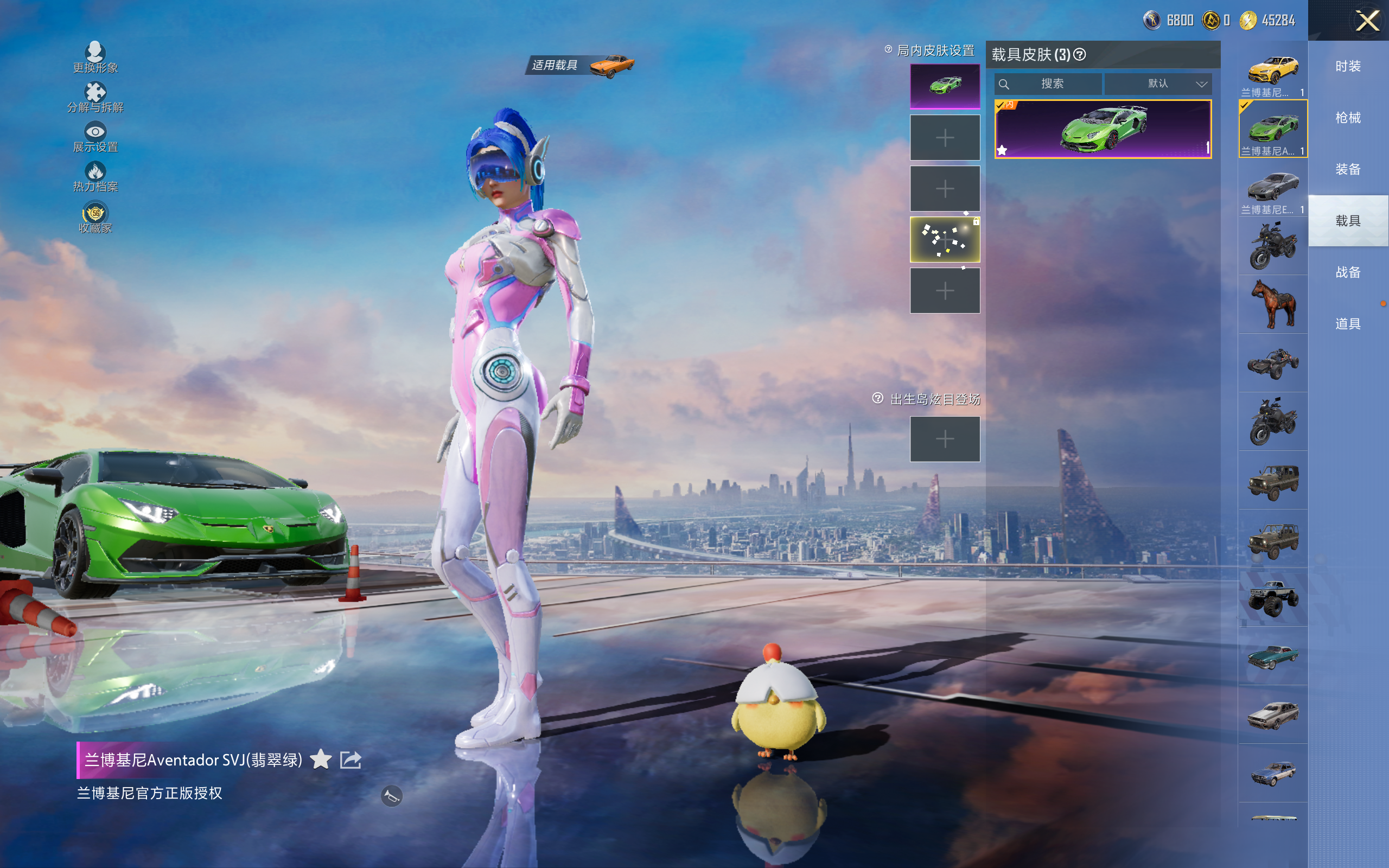Close the inventory screen with the X
This screenshot has width=1389, height=868.
[x=1367, y=21]
